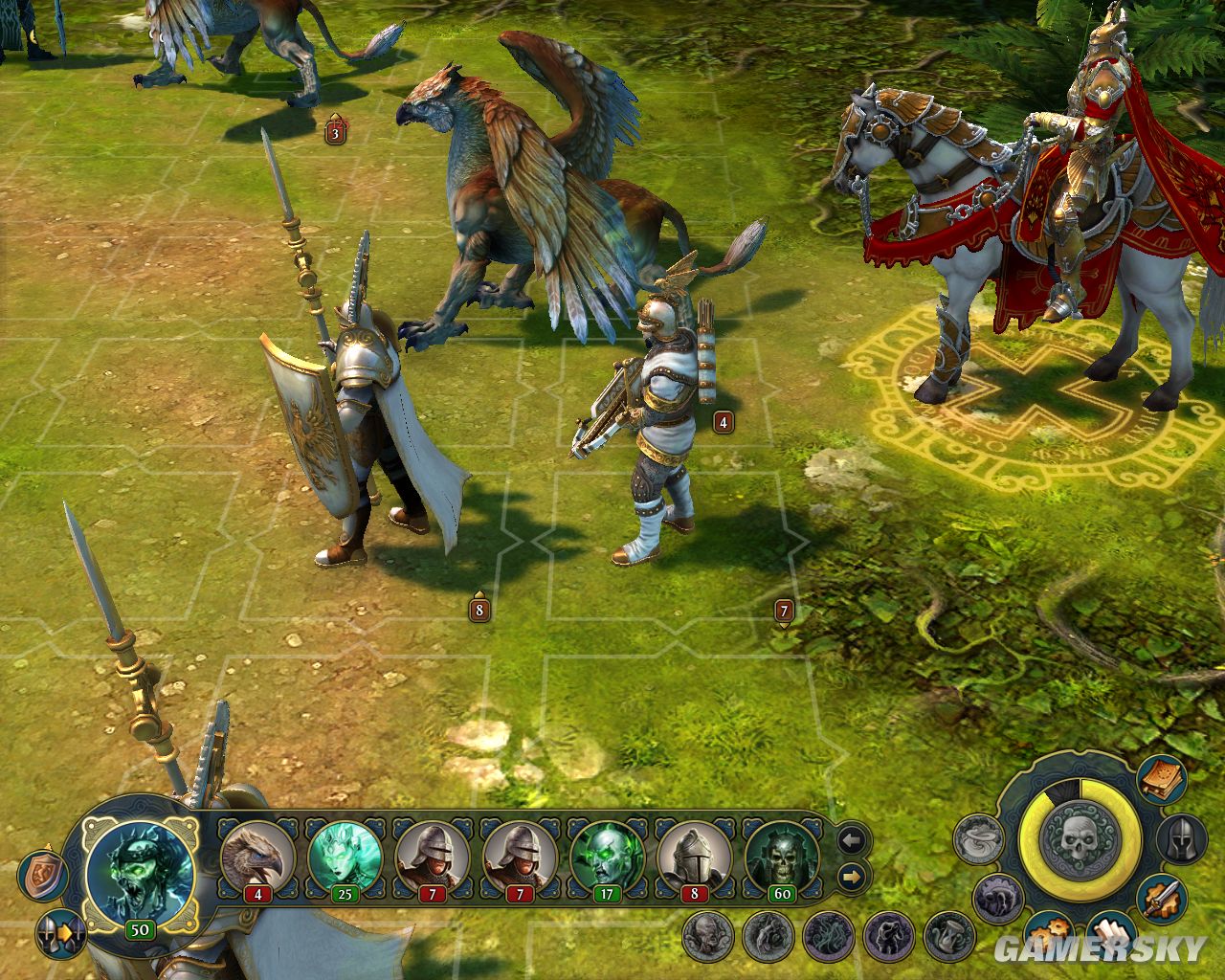Select the green-eyed ghoul portrait with 17
This screenshot has height=980, width=1225.
607,854
